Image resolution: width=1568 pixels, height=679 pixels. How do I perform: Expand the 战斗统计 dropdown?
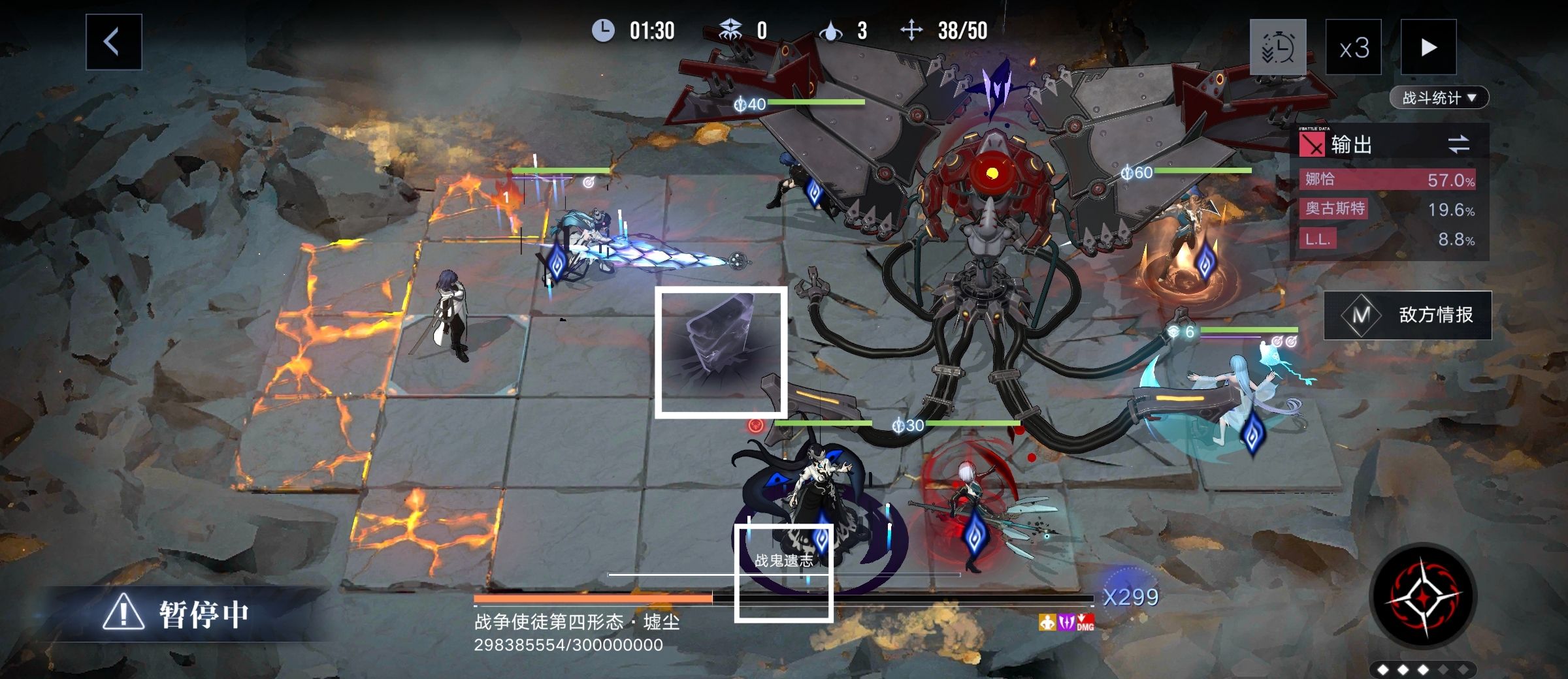1441,97
